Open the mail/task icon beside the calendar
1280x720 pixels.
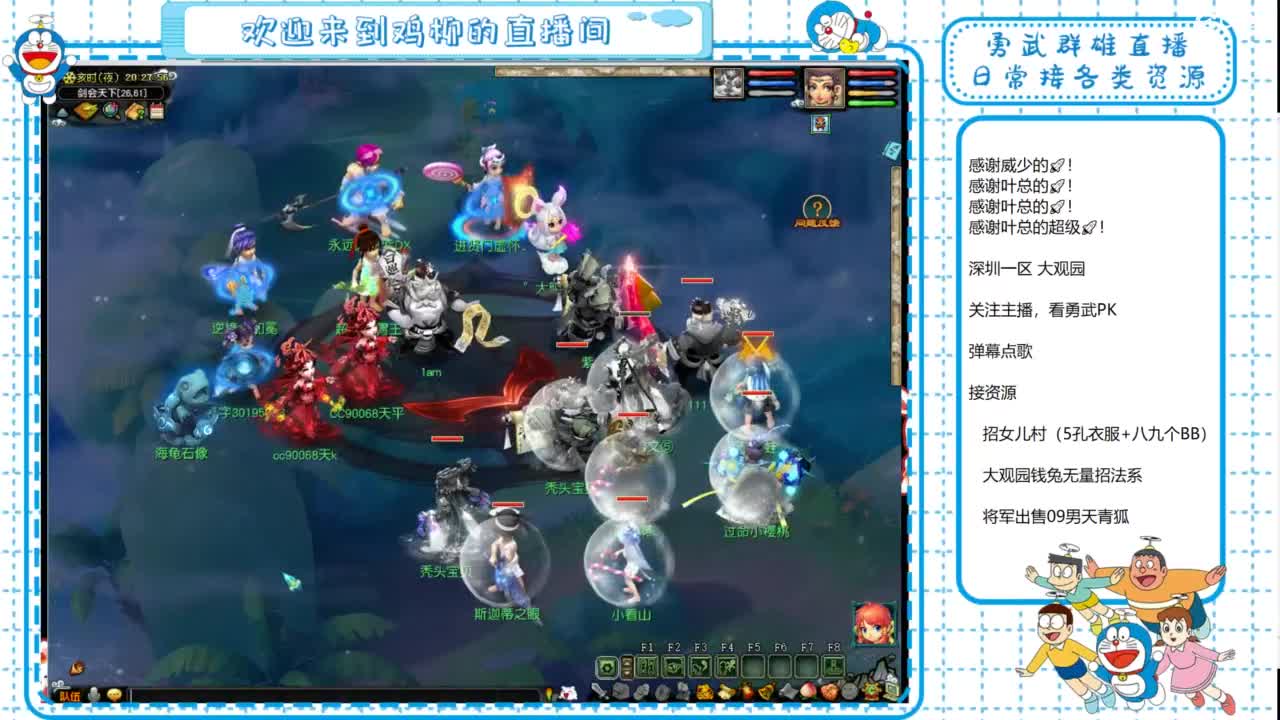click(134, 111)
